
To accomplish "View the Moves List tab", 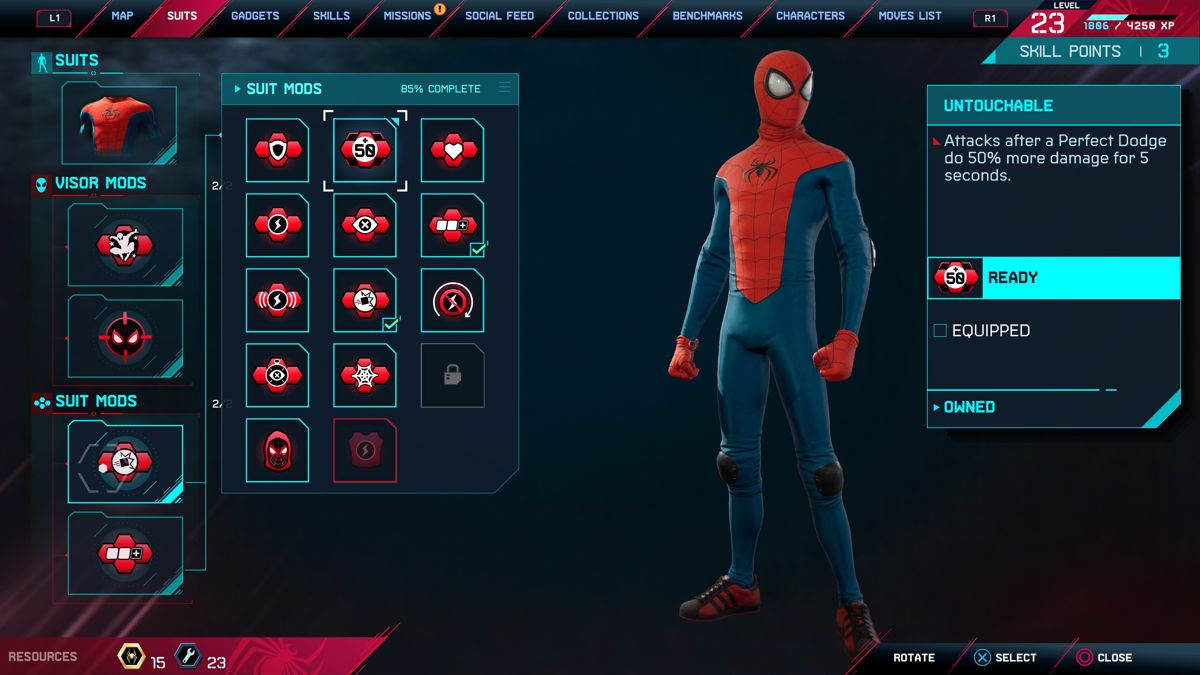I will point(910,16).
